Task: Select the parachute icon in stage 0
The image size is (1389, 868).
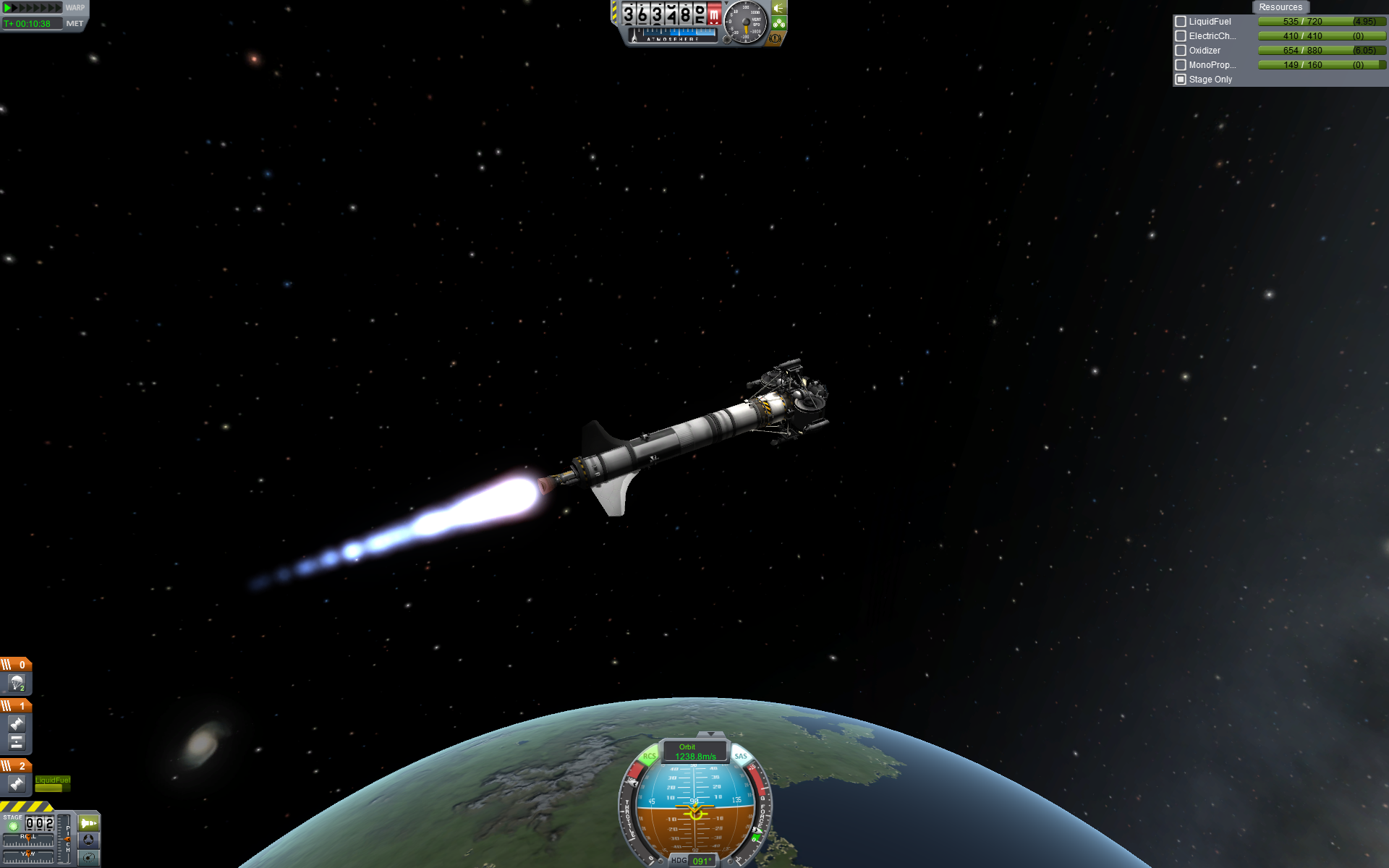Action: [x=17, y=682]
